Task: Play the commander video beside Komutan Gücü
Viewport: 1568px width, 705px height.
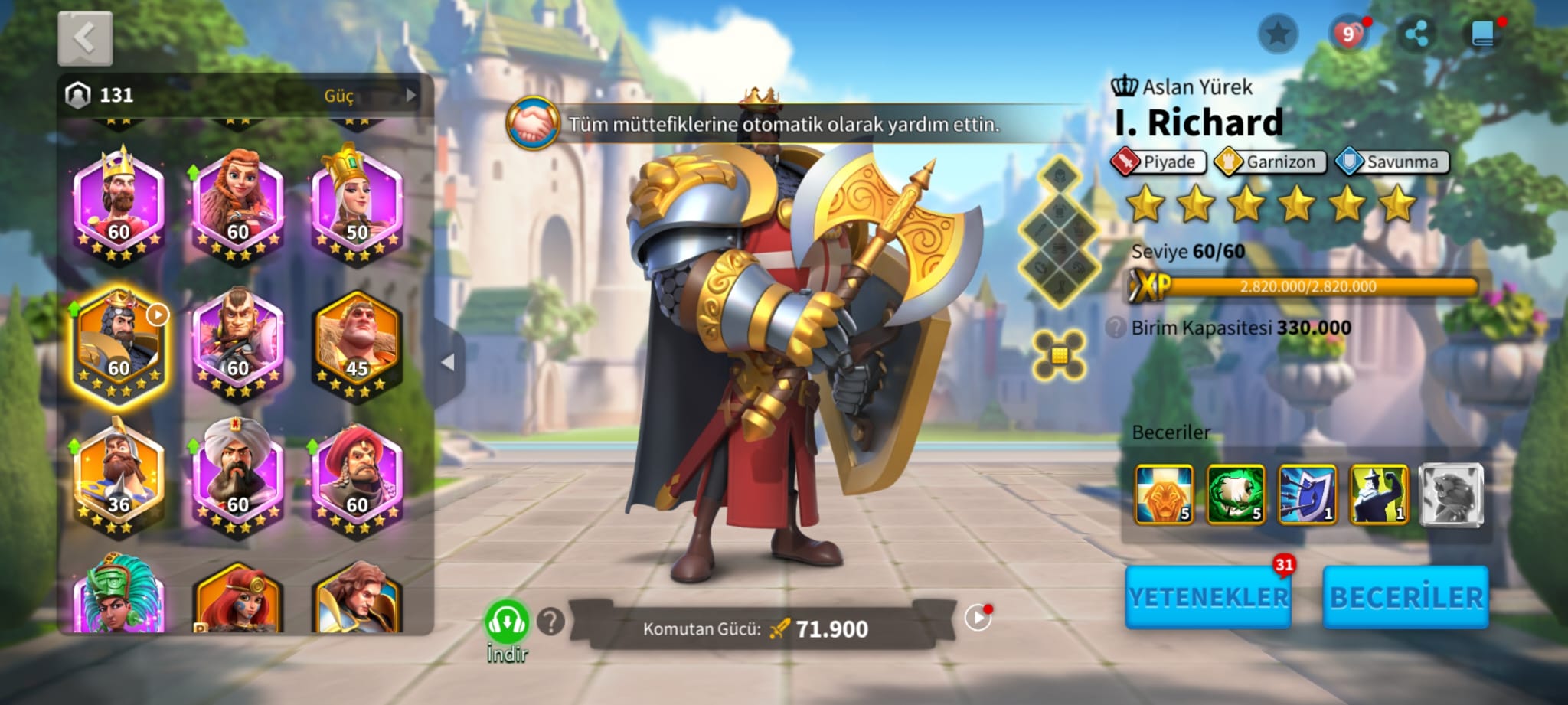Action: tap(978, 618)
